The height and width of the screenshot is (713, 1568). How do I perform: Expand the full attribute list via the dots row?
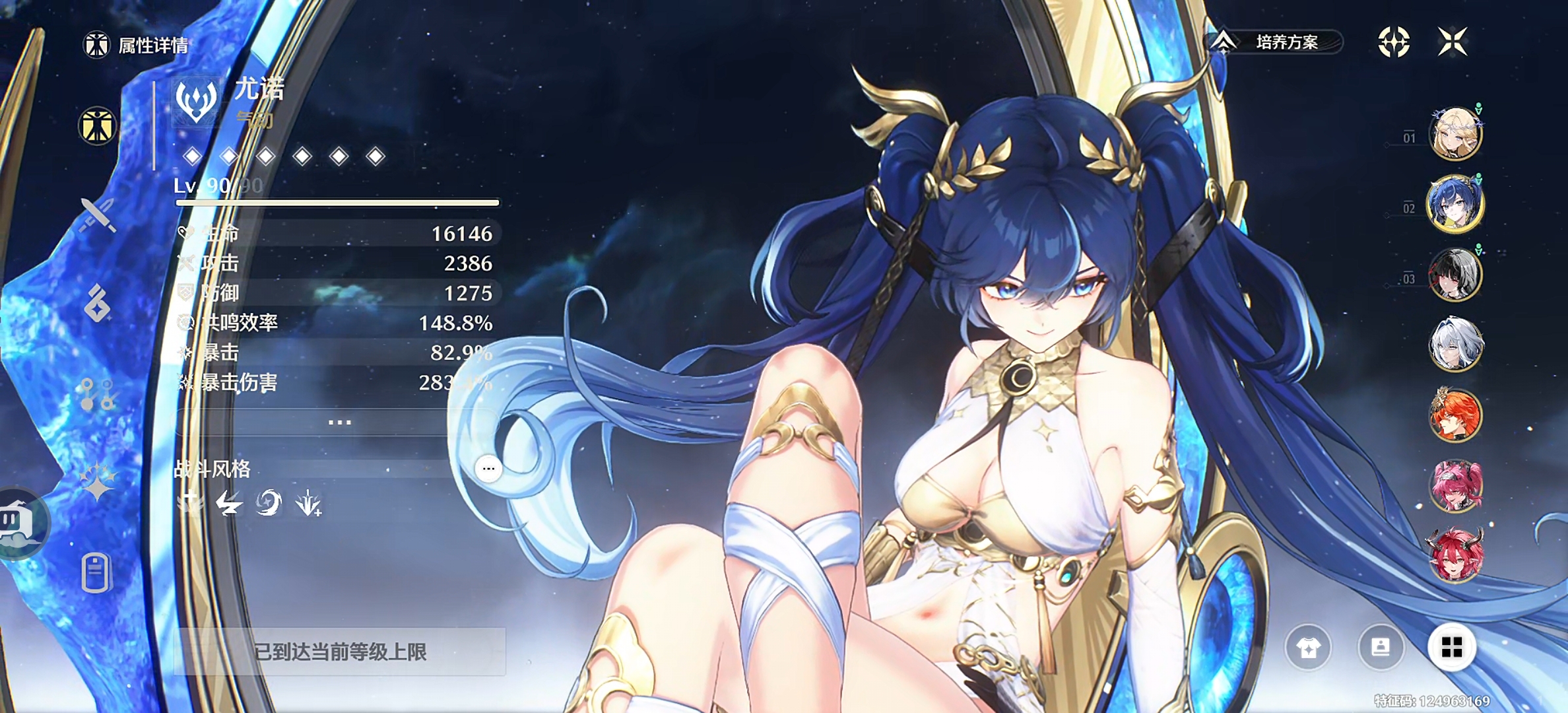point(339,422)
